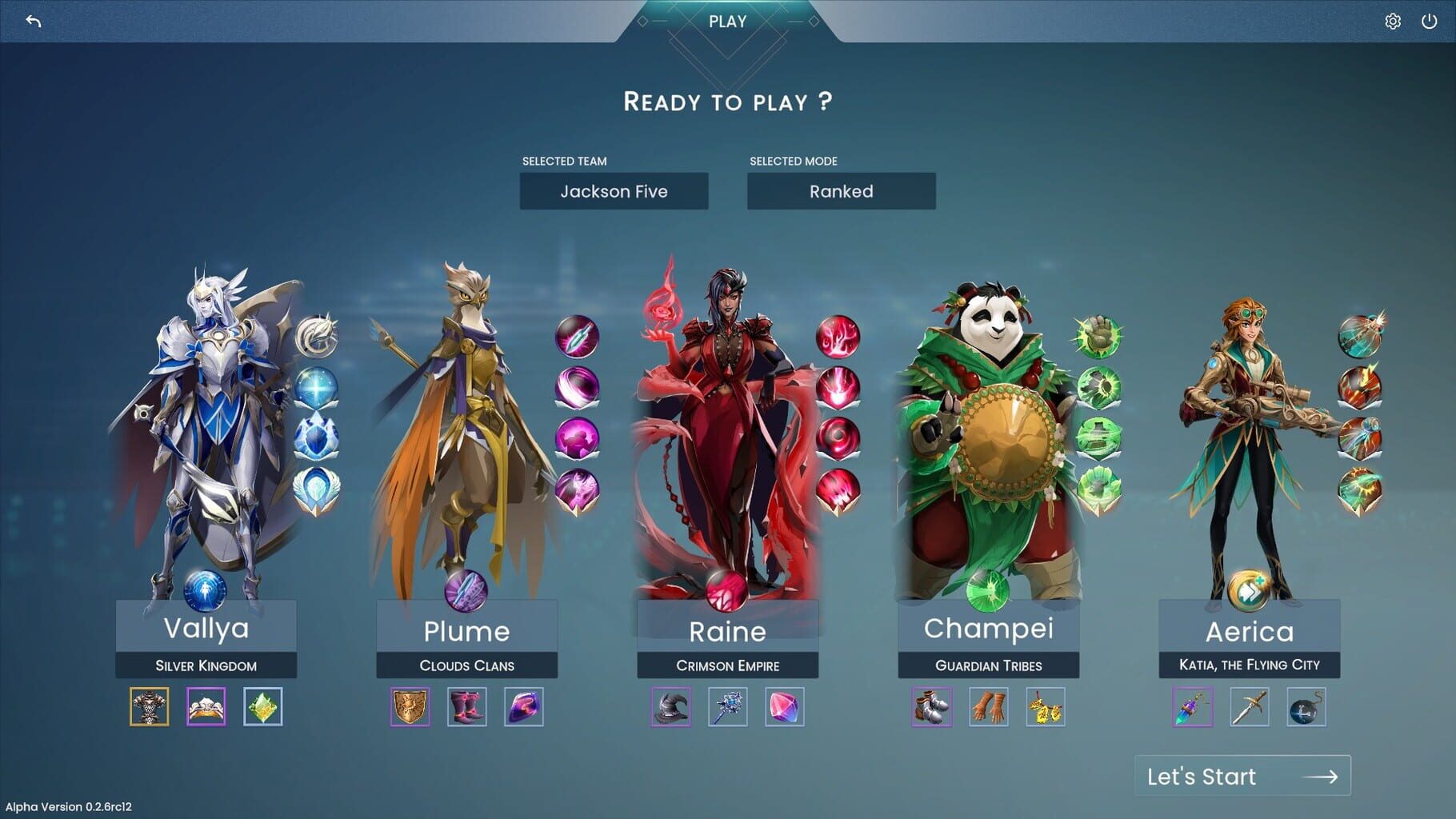1456x819 pixels.
Task: Open the Selected Team dropdown showing Jackson Five
Action: pos(614,191)
